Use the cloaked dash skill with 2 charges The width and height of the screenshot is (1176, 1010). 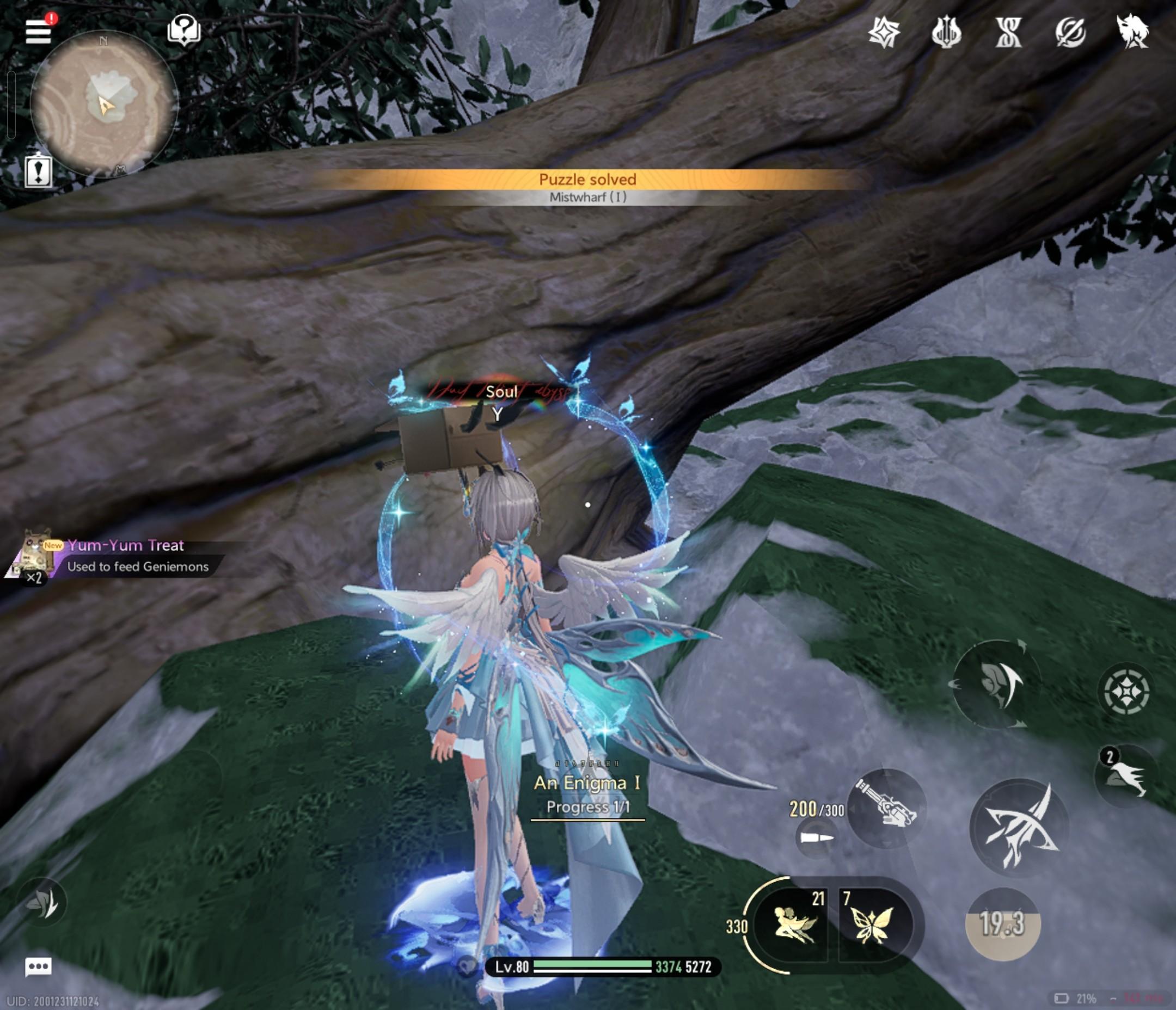coord(1126,776)
